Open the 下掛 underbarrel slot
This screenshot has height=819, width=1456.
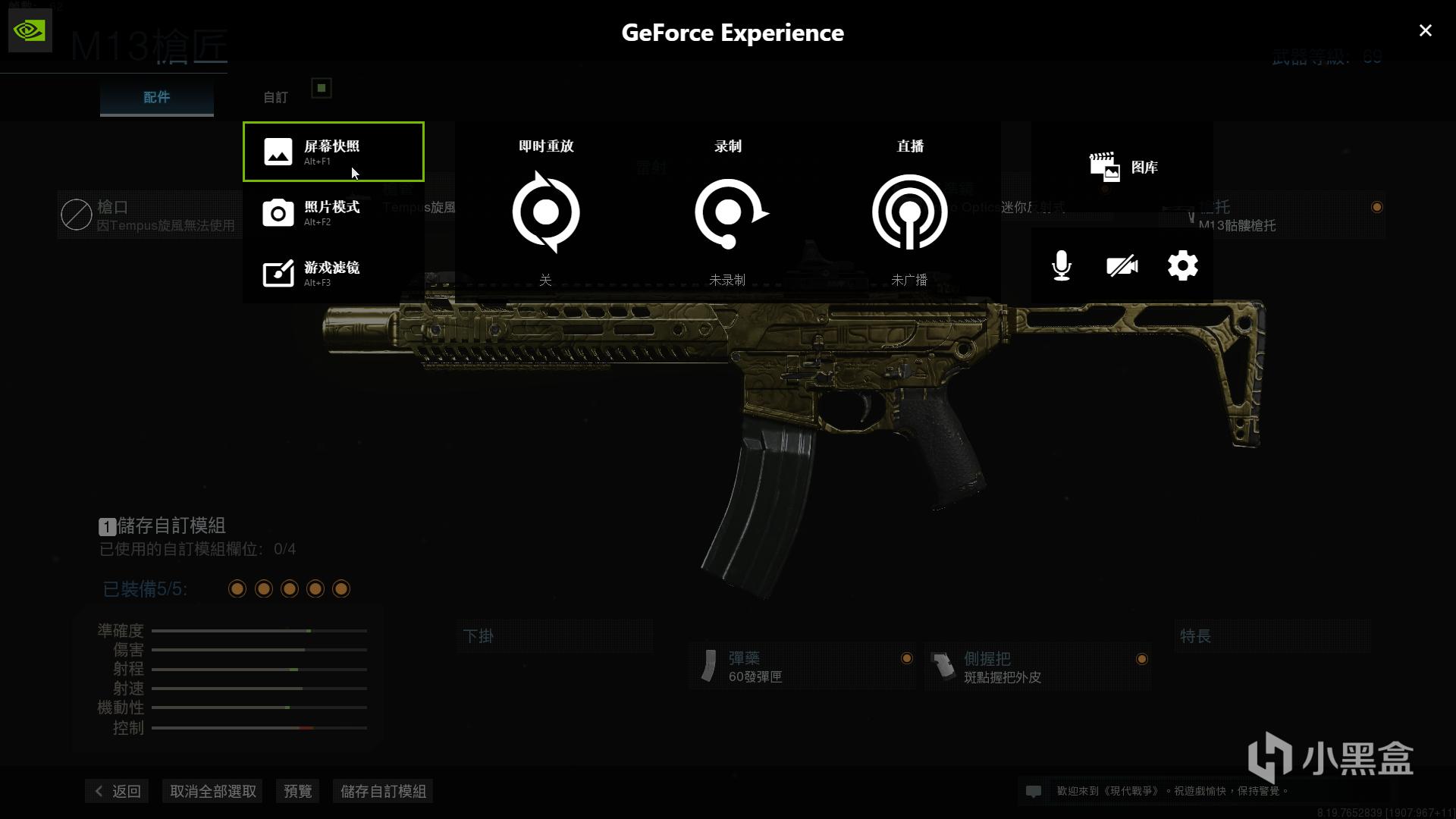click(x=555, y=636)
